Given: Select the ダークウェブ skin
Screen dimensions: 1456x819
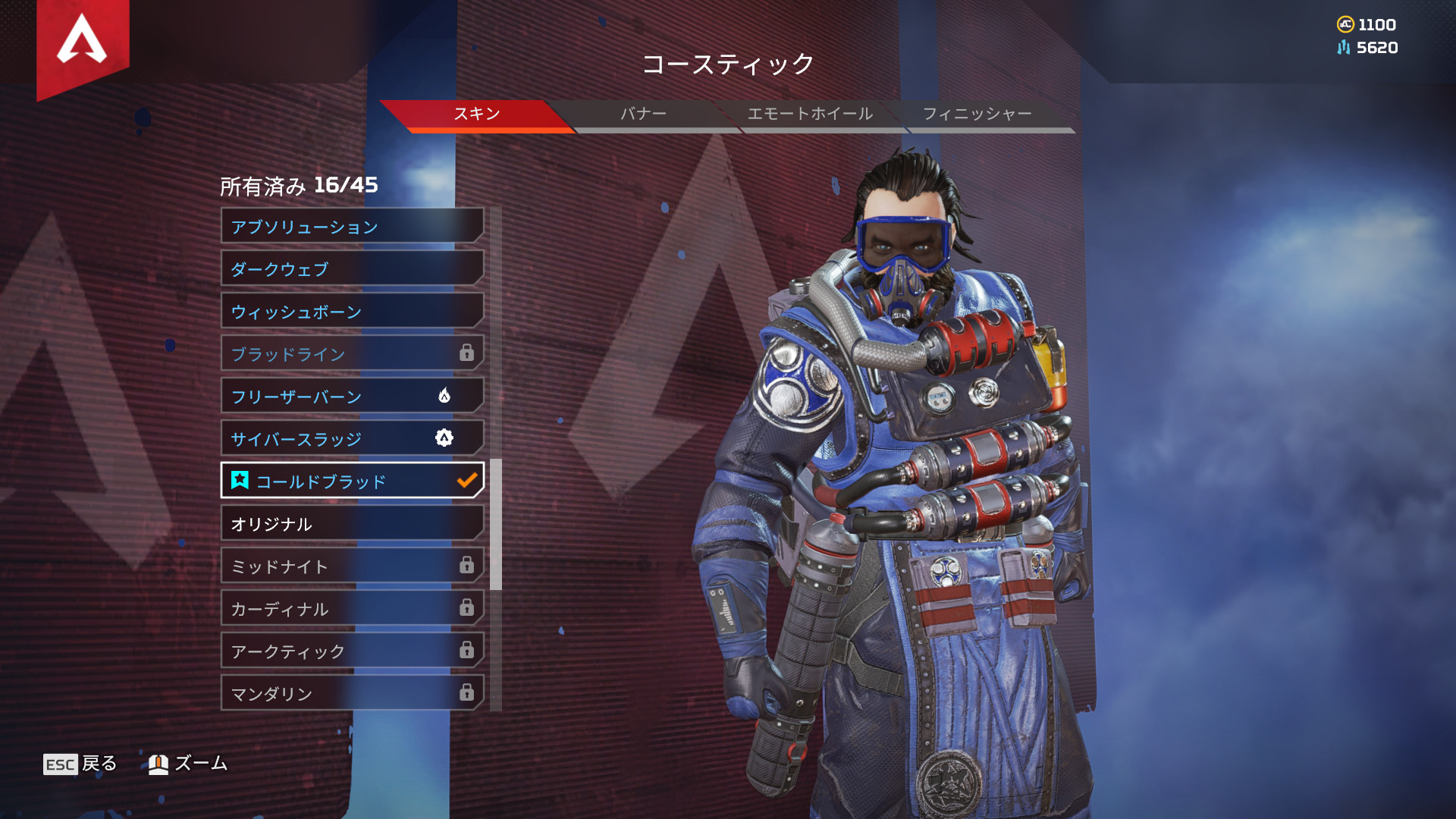Looking at the screenshot, I should 352,268.
